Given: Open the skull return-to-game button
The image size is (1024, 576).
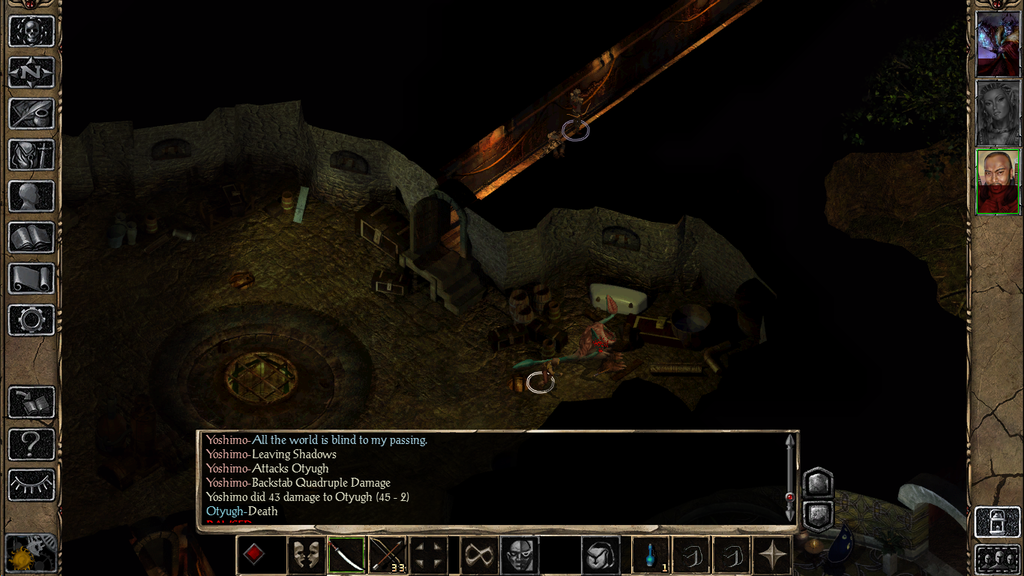Looking at the screenshot, I should 31,31.
